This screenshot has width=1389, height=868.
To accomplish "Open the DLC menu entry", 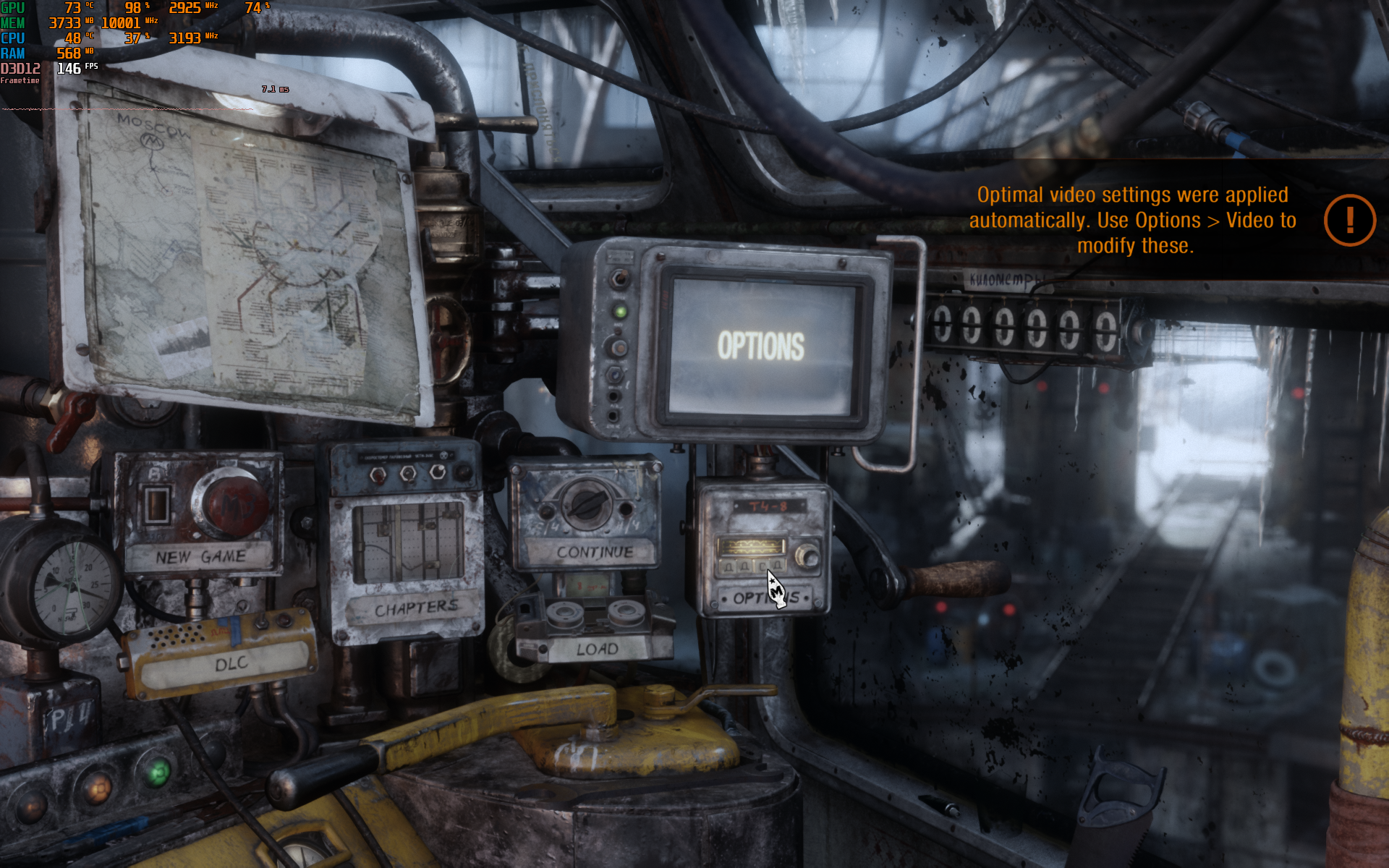I will tap(230, 663).
